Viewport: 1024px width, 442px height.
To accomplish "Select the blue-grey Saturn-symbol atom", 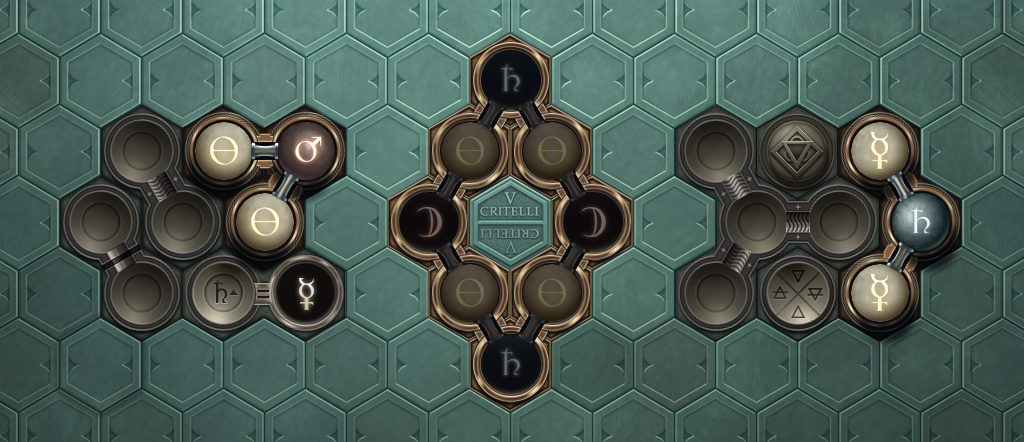I will [x=921, y=221].
